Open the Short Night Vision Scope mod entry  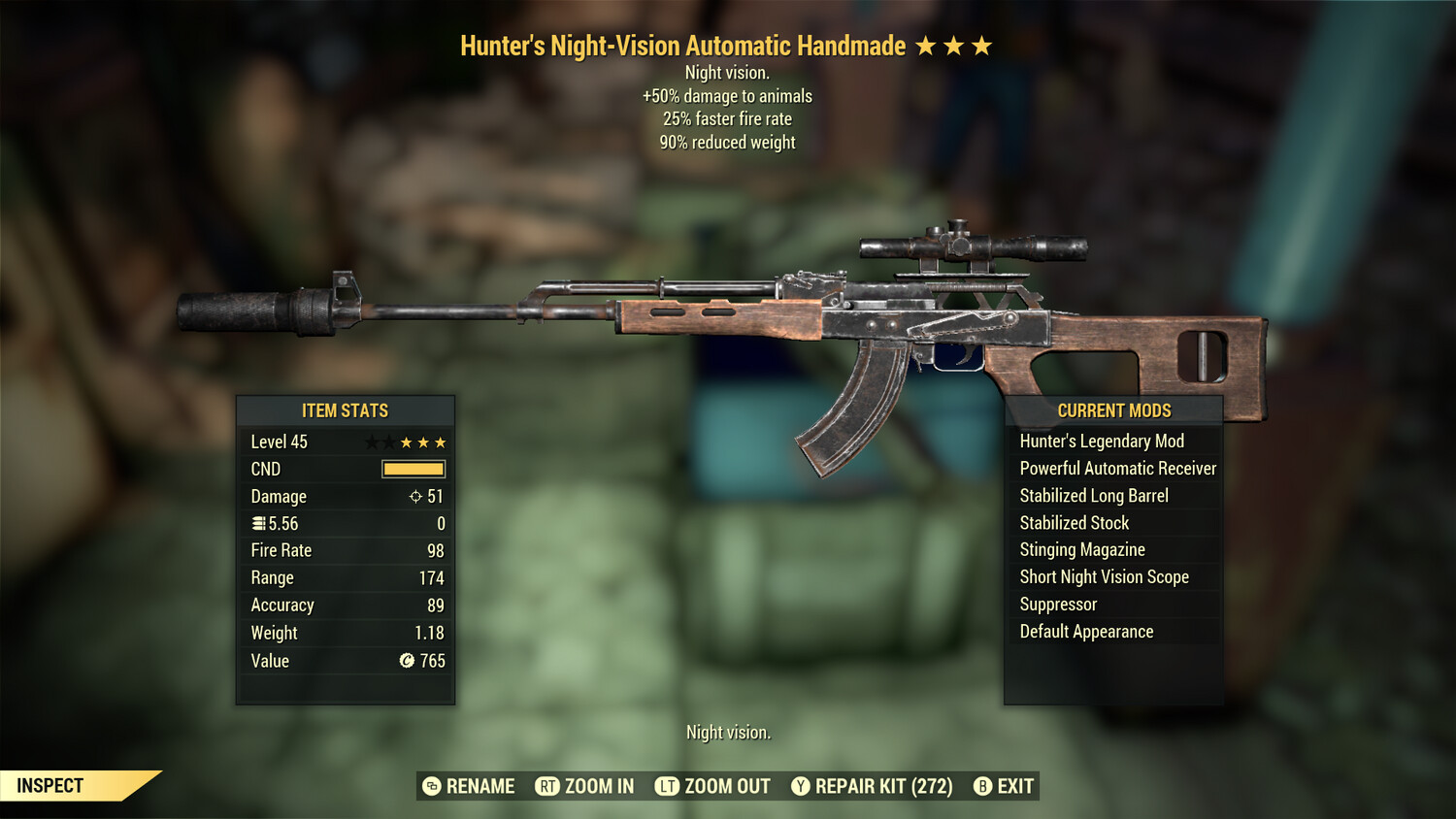(x=1104, y=576)
